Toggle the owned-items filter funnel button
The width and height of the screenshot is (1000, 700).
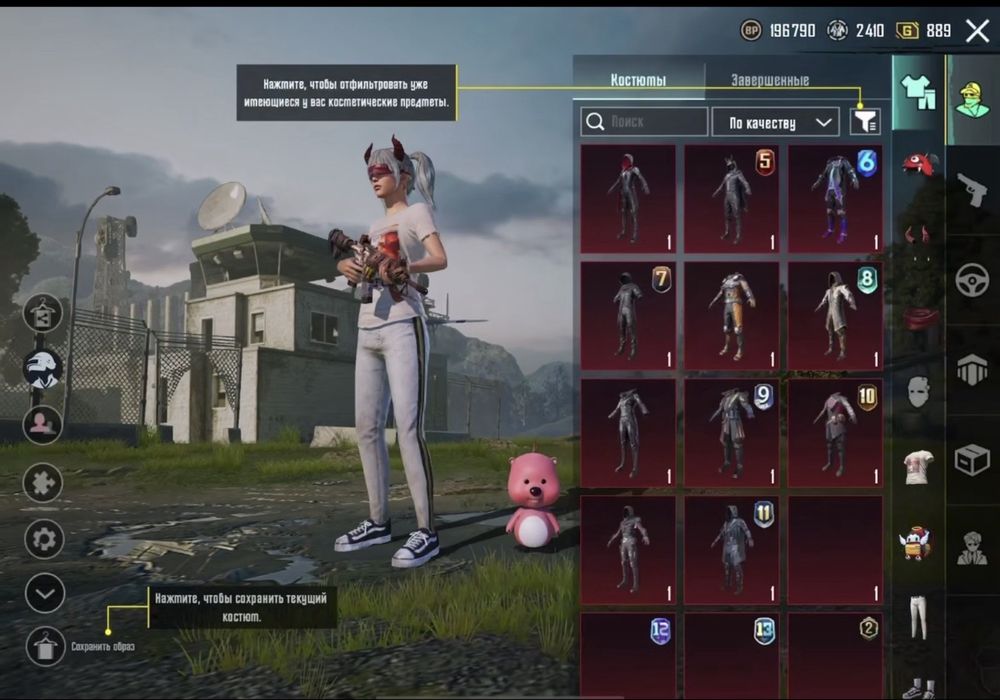coord(865,122)
